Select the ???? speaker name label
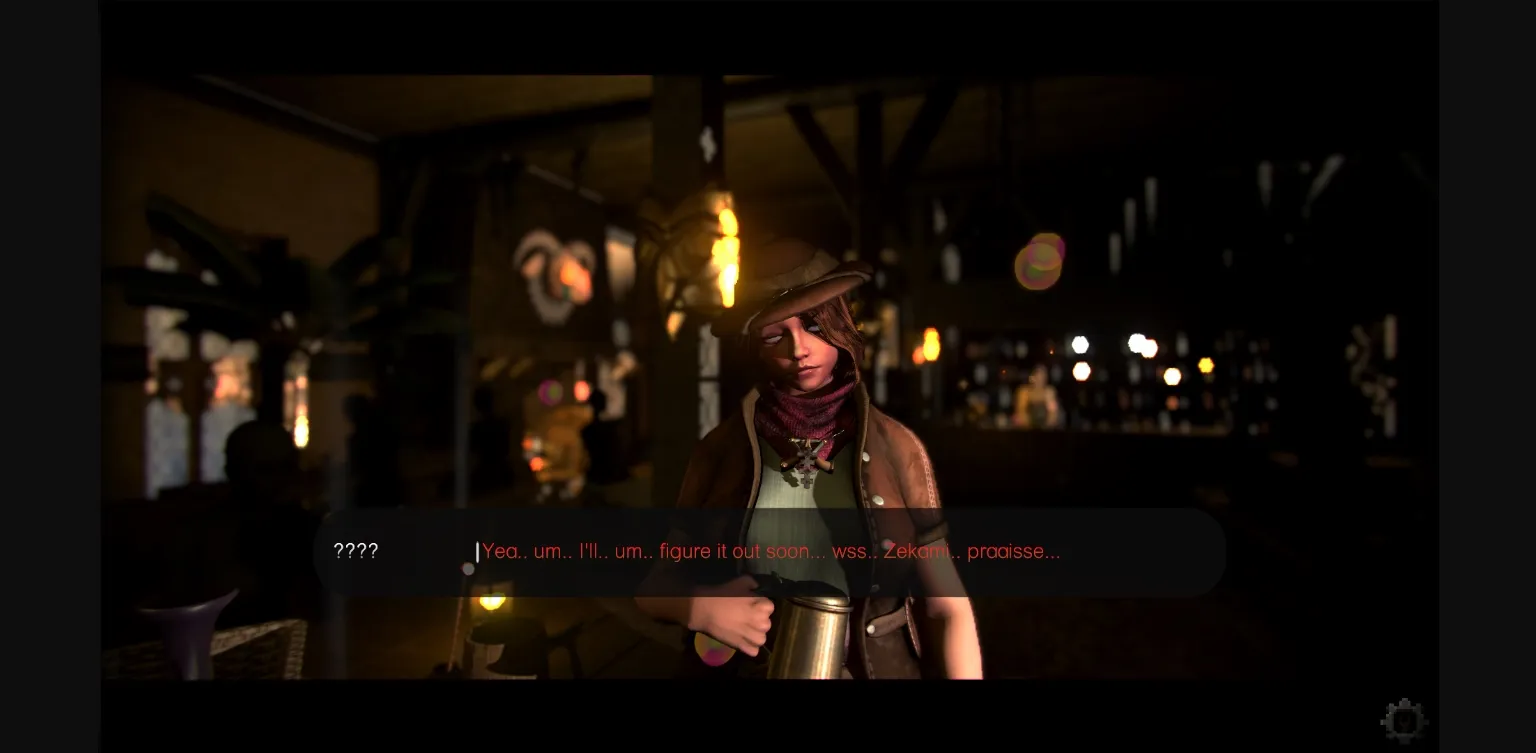 (355, 551)
